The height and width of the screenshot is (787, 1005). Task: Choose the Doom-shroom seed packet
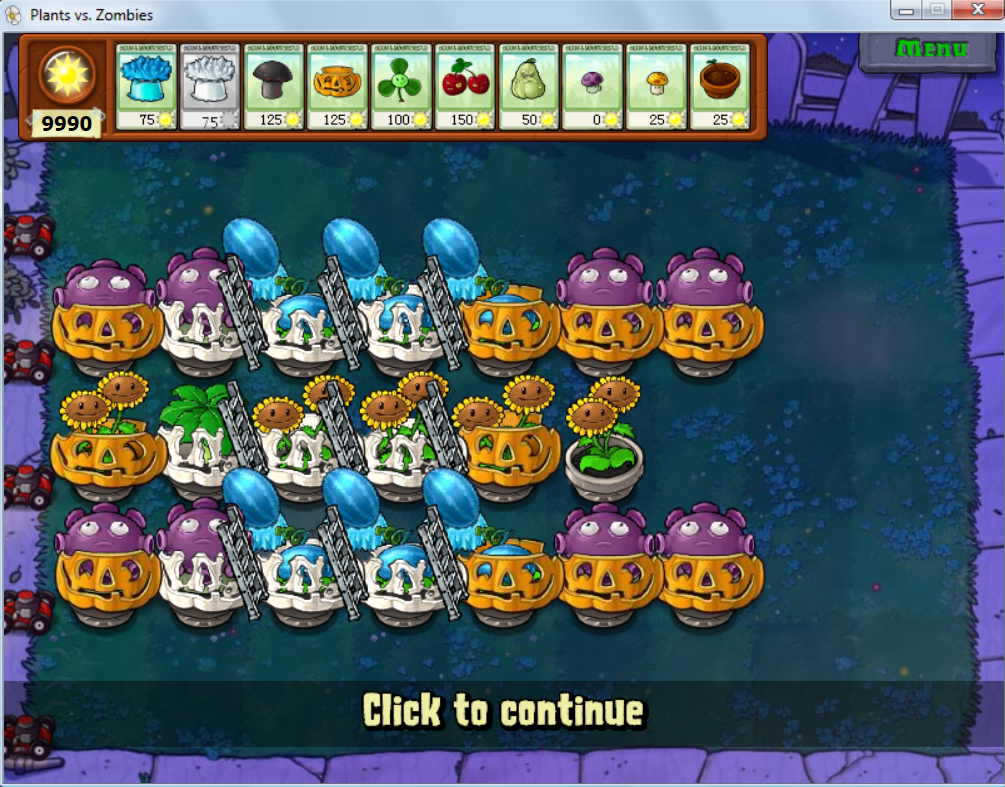coord(274,88)
